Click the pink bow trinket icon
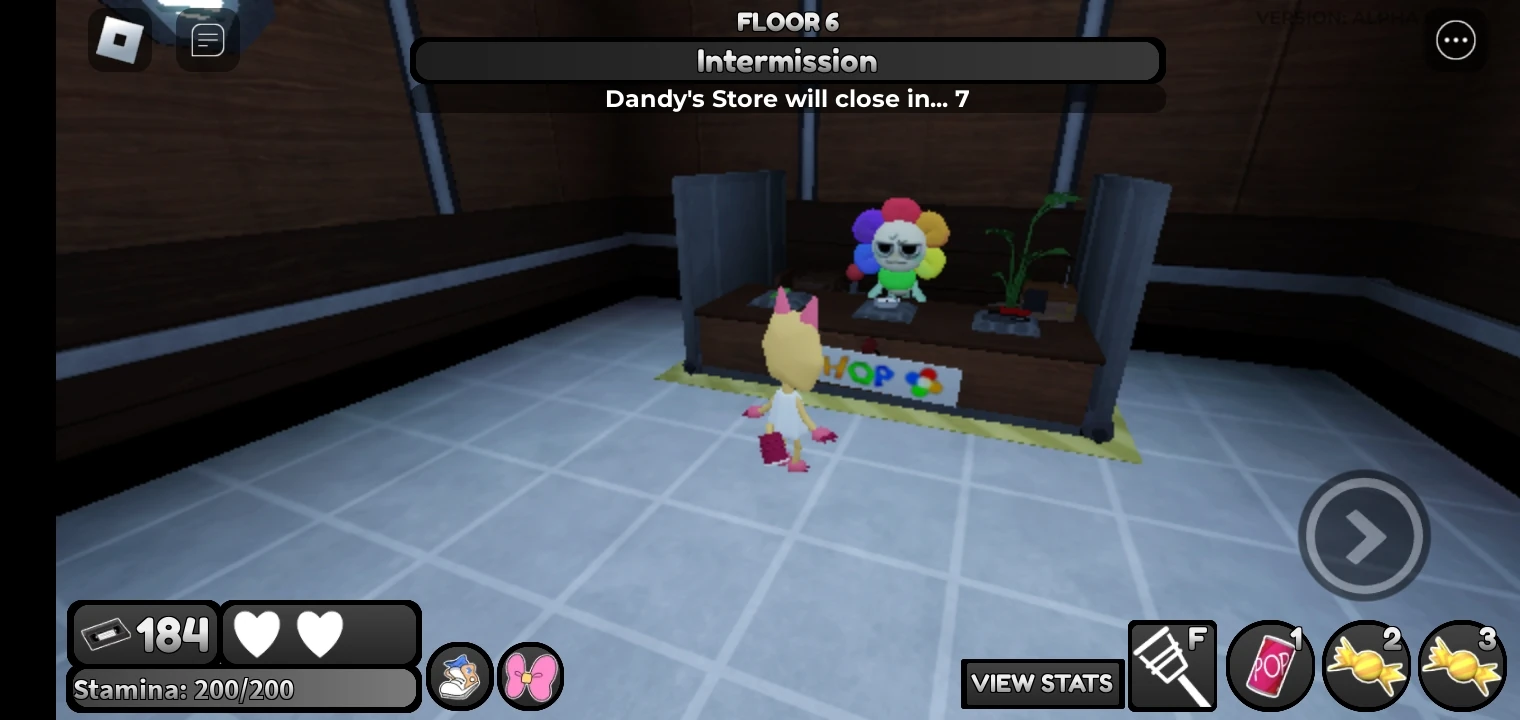This screenshot has height=720, width=1520. pyautogui.click(x=530, y=677)
